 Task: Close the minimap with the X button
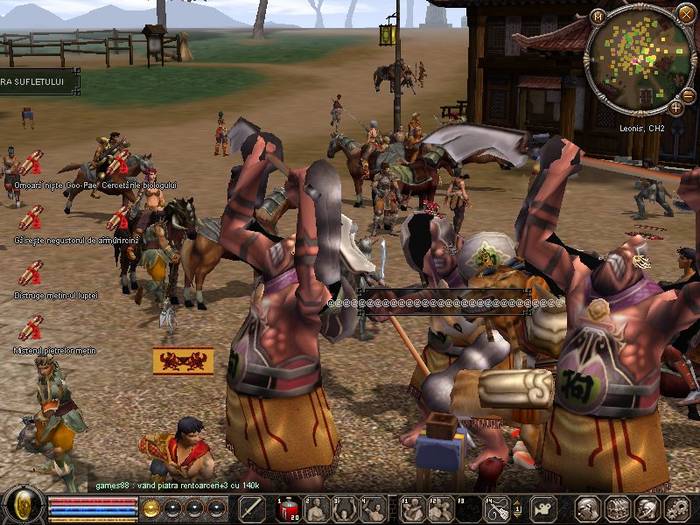pyautogui.click(x=685, y=13)
